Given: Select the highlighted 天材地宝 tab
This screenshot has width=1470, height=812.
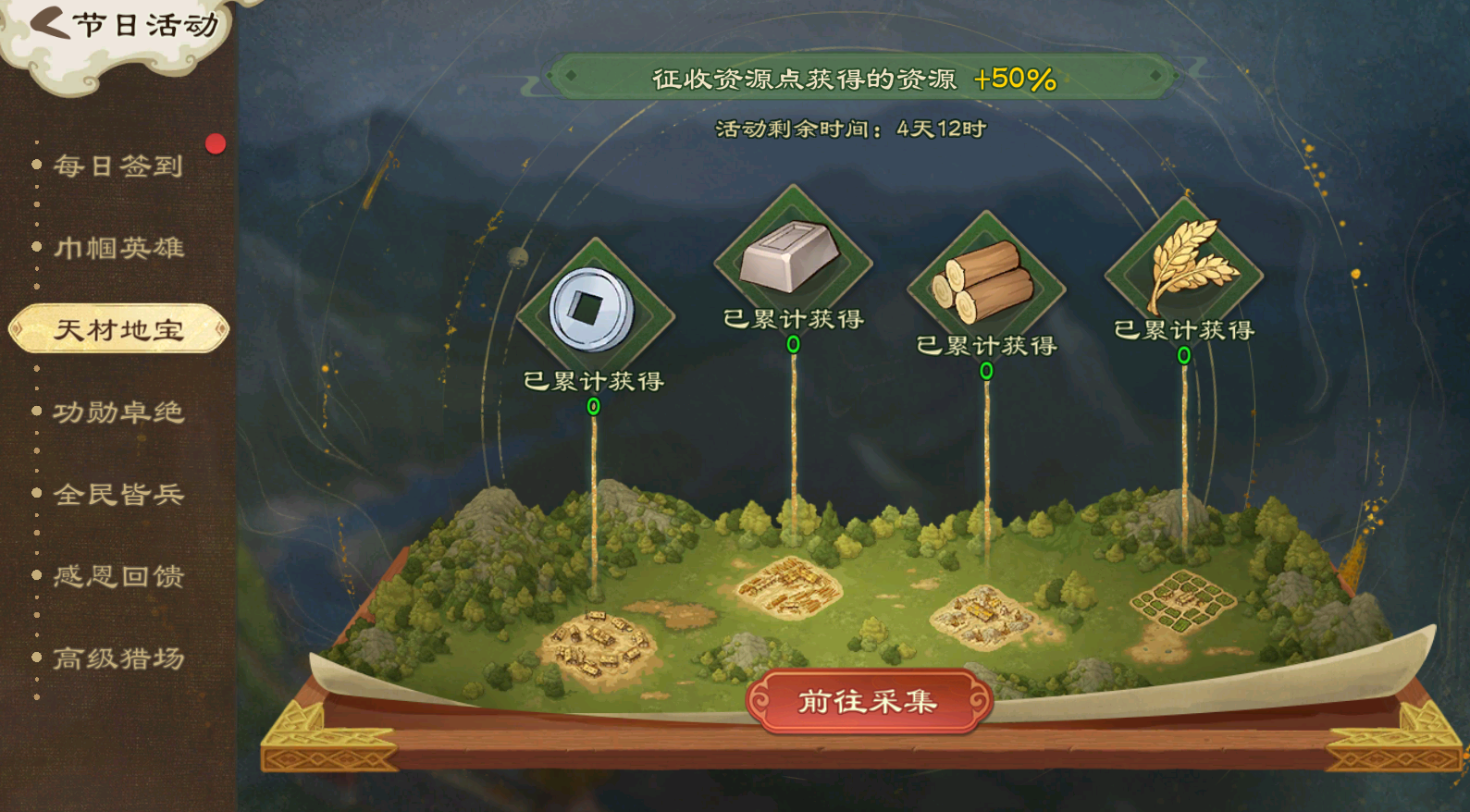Looking at the screenshot, I should [118, 329].
